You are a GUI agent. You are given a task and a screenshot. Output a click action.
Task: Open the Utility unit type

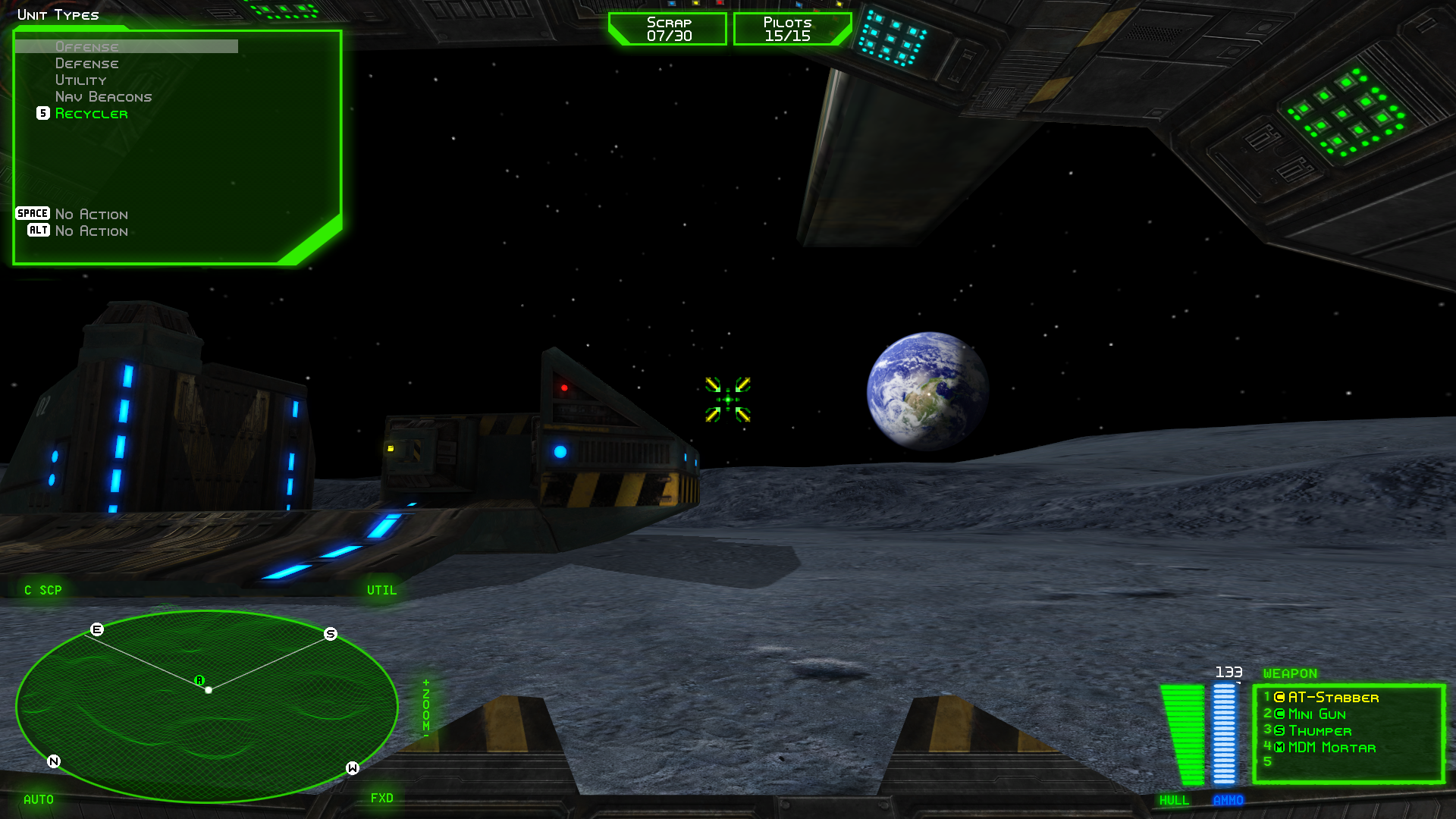point(80,80)
